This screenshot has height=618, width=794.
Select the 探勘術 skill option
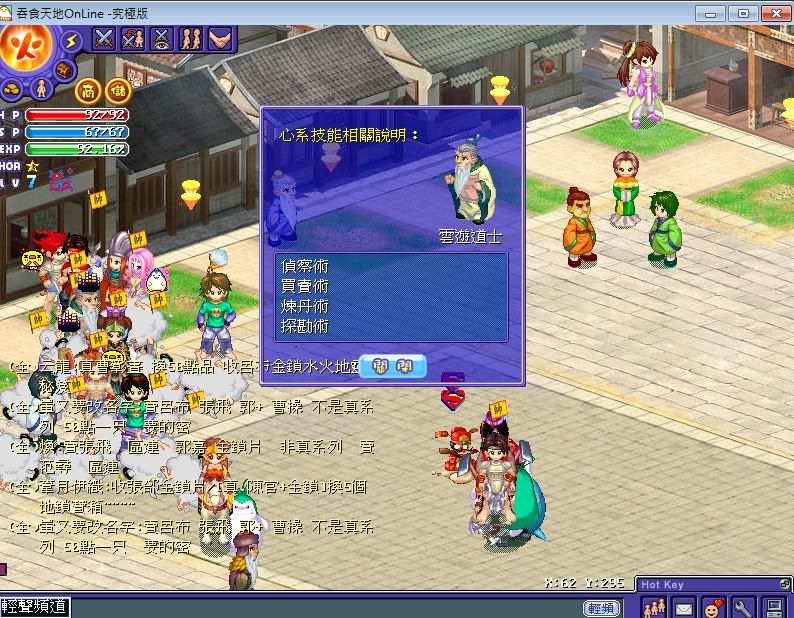tap(306, 326)
